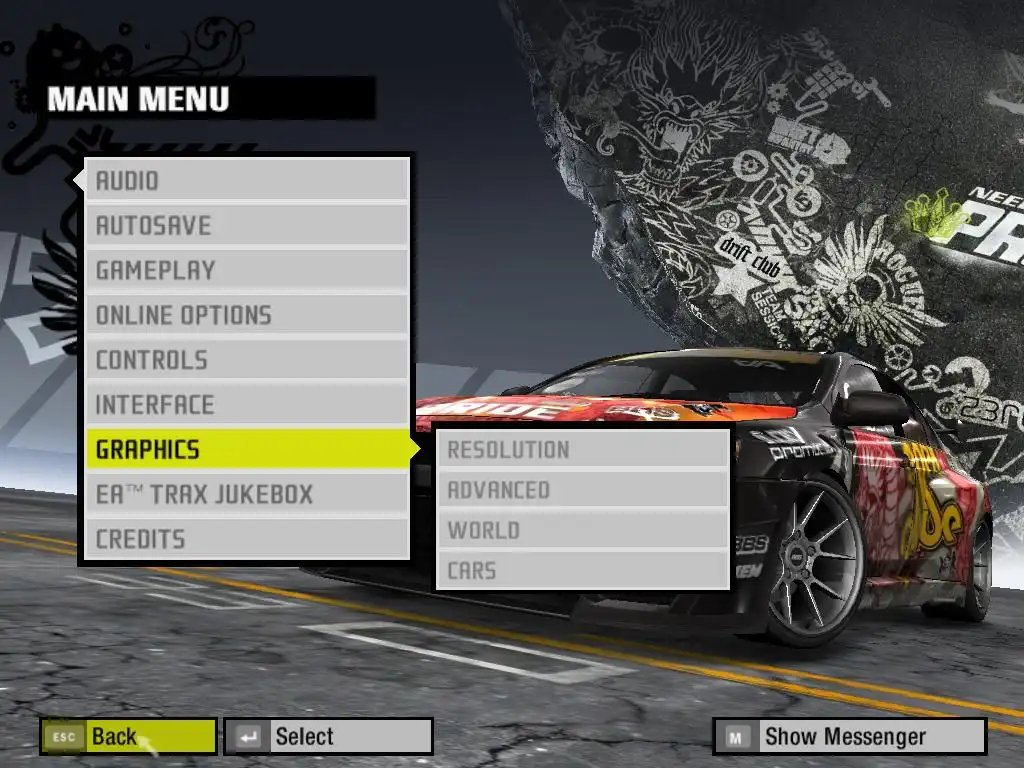
Task: Open Gameplay settings
Action: coord(247,270)
